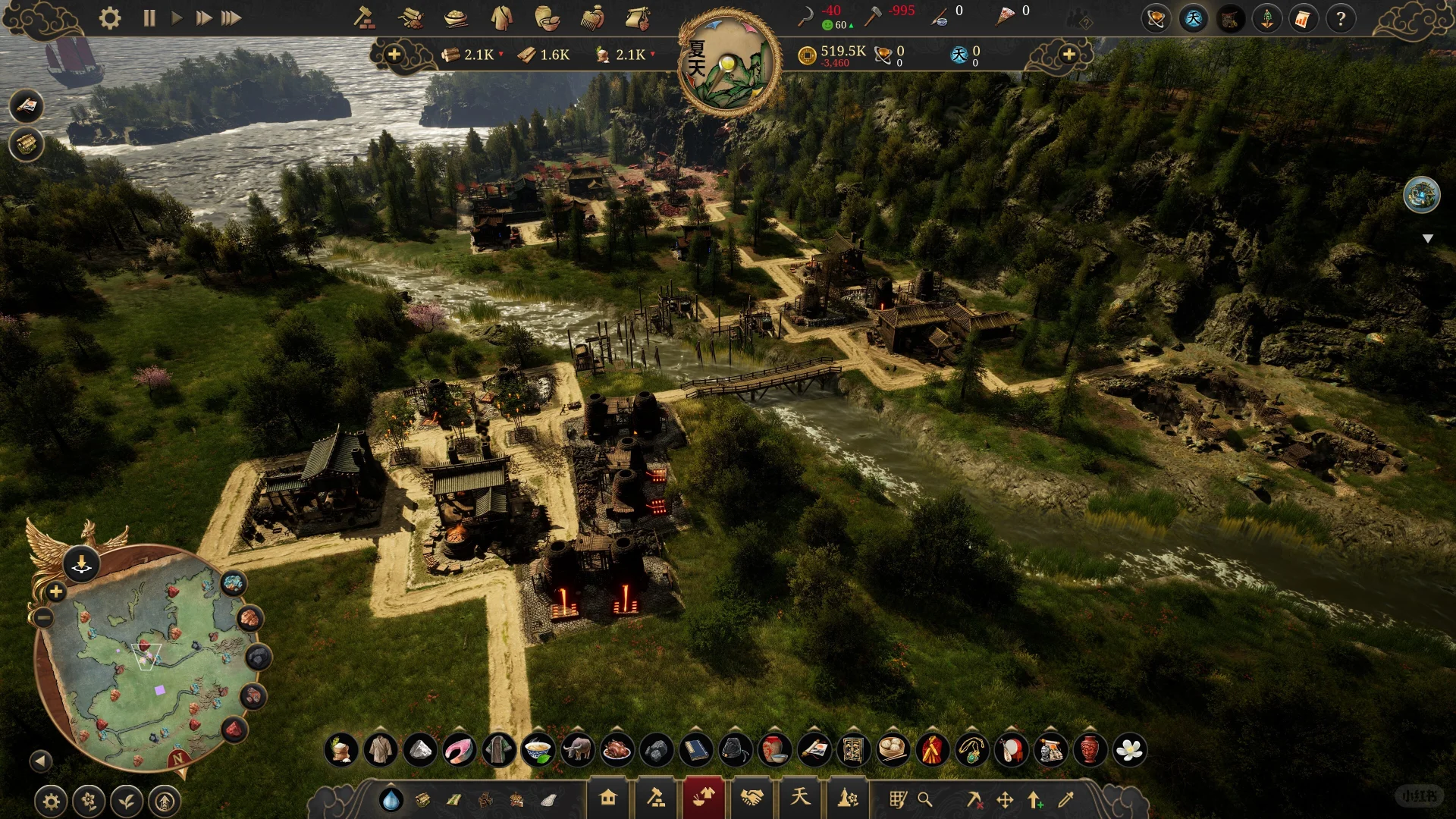Pick the white flower goods icon
The height and width of the screenshot is (819, 1456).
[x=1129, y=750]
